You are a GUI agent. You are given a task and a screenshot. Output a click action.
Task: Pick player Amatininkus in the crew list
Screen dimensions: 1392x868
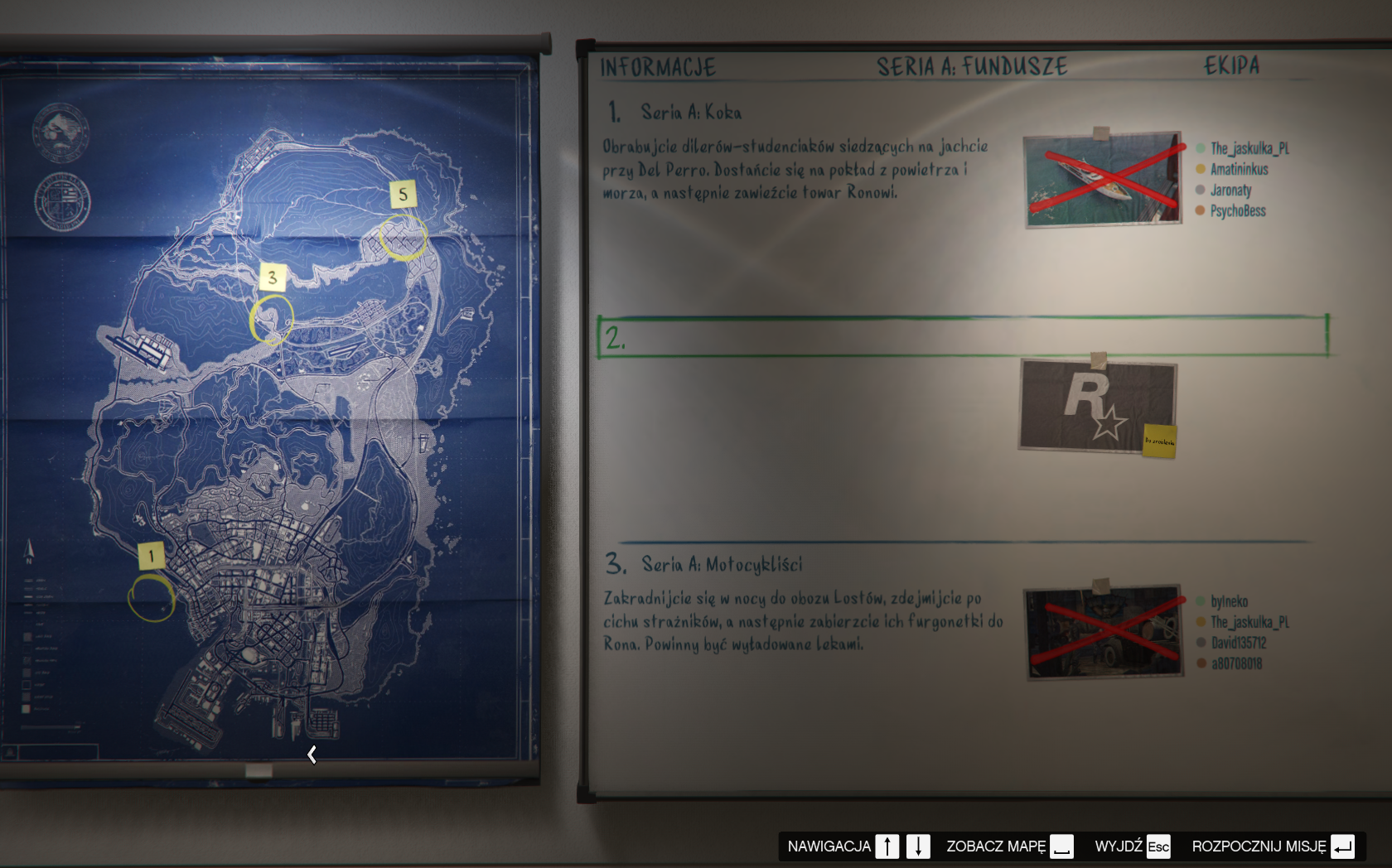(x=1239, y=169)
